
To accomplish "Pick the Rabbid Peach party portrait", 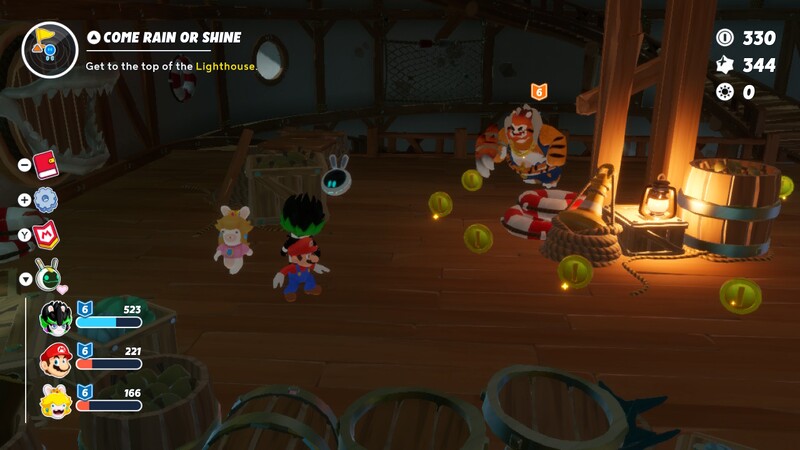I will [x=56, y=400].
